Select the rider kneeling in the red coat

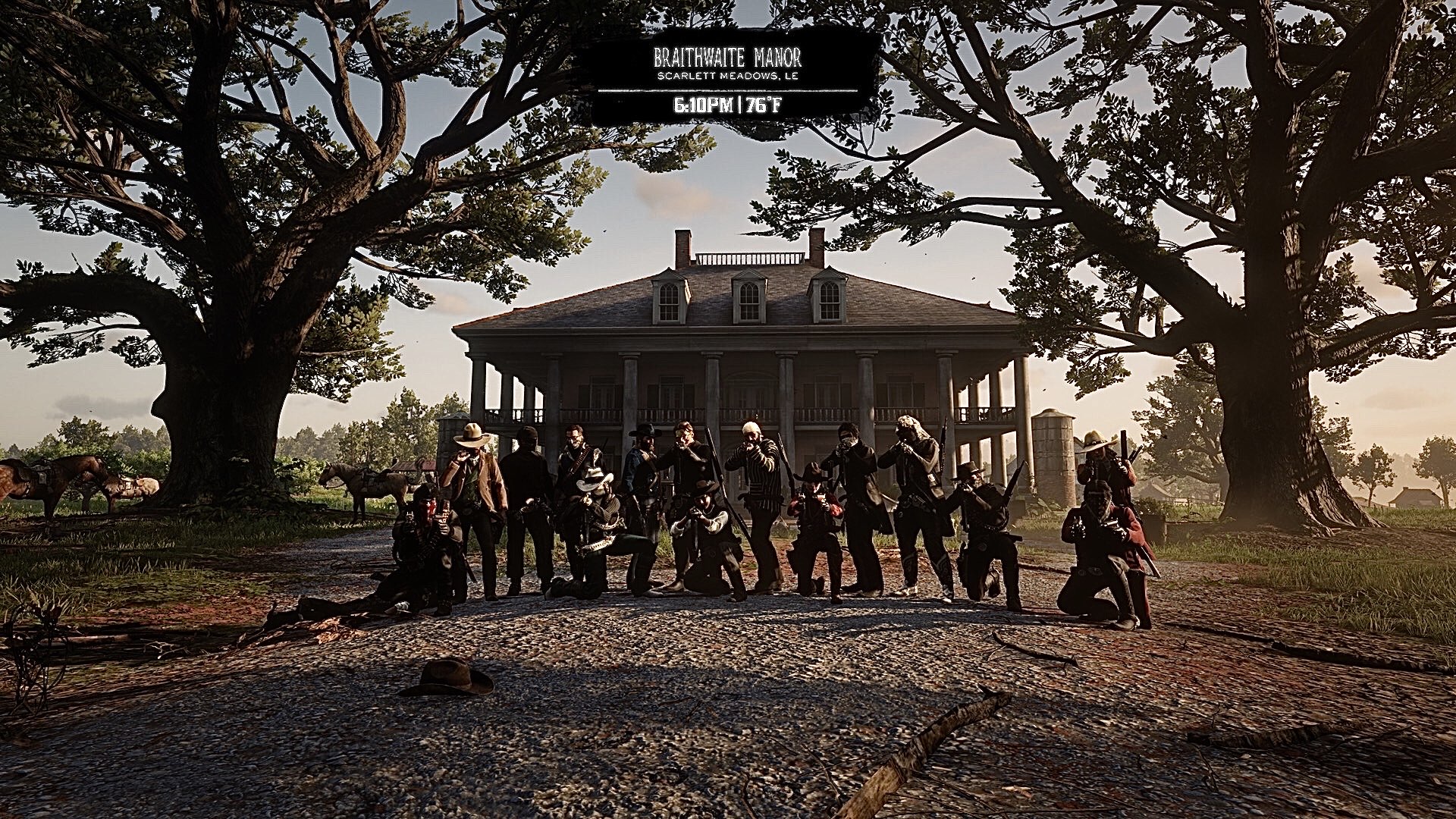pos(1109,542)
